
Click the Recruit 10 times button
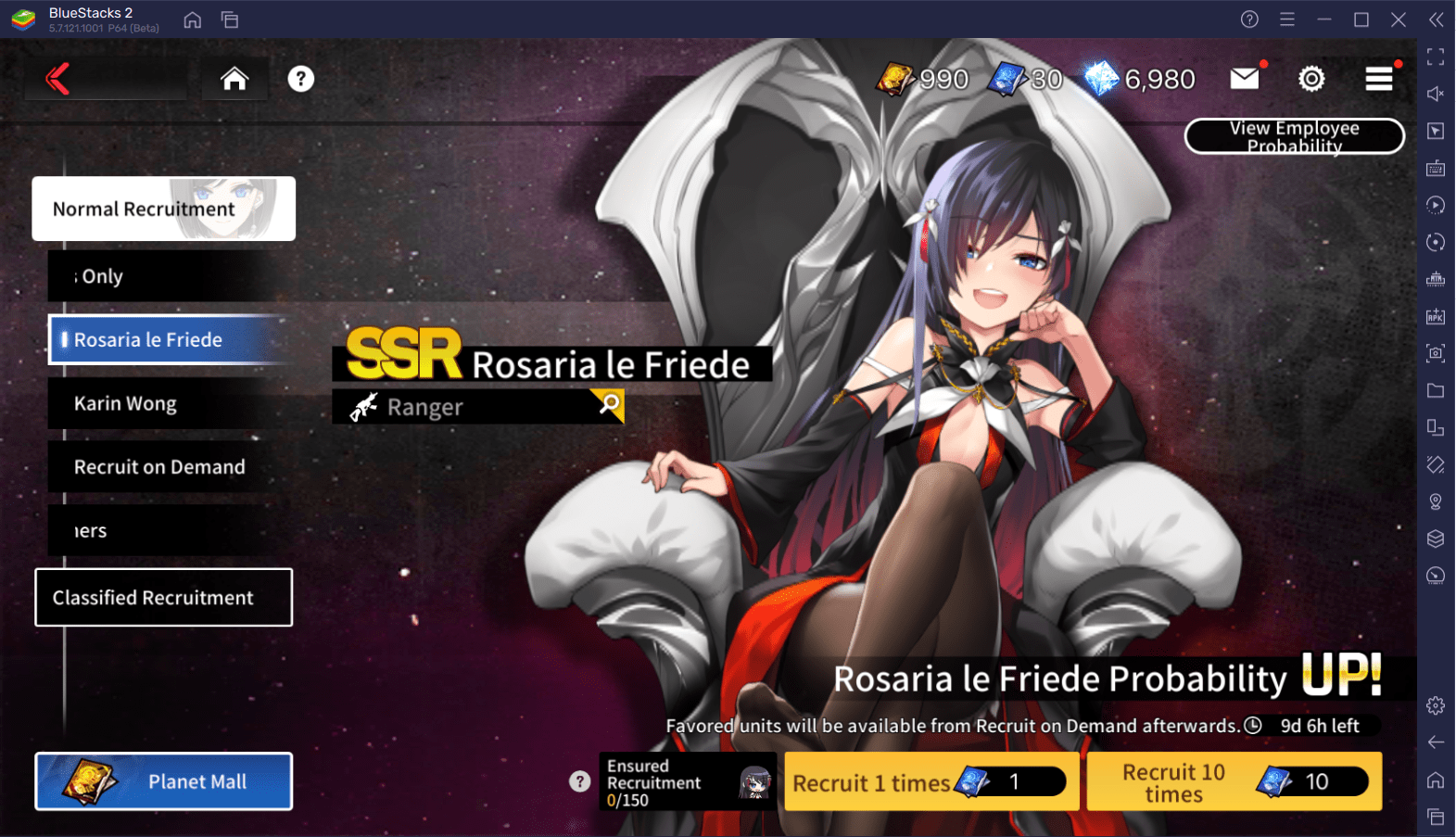pyautogui.click(x=1233, y=781)
